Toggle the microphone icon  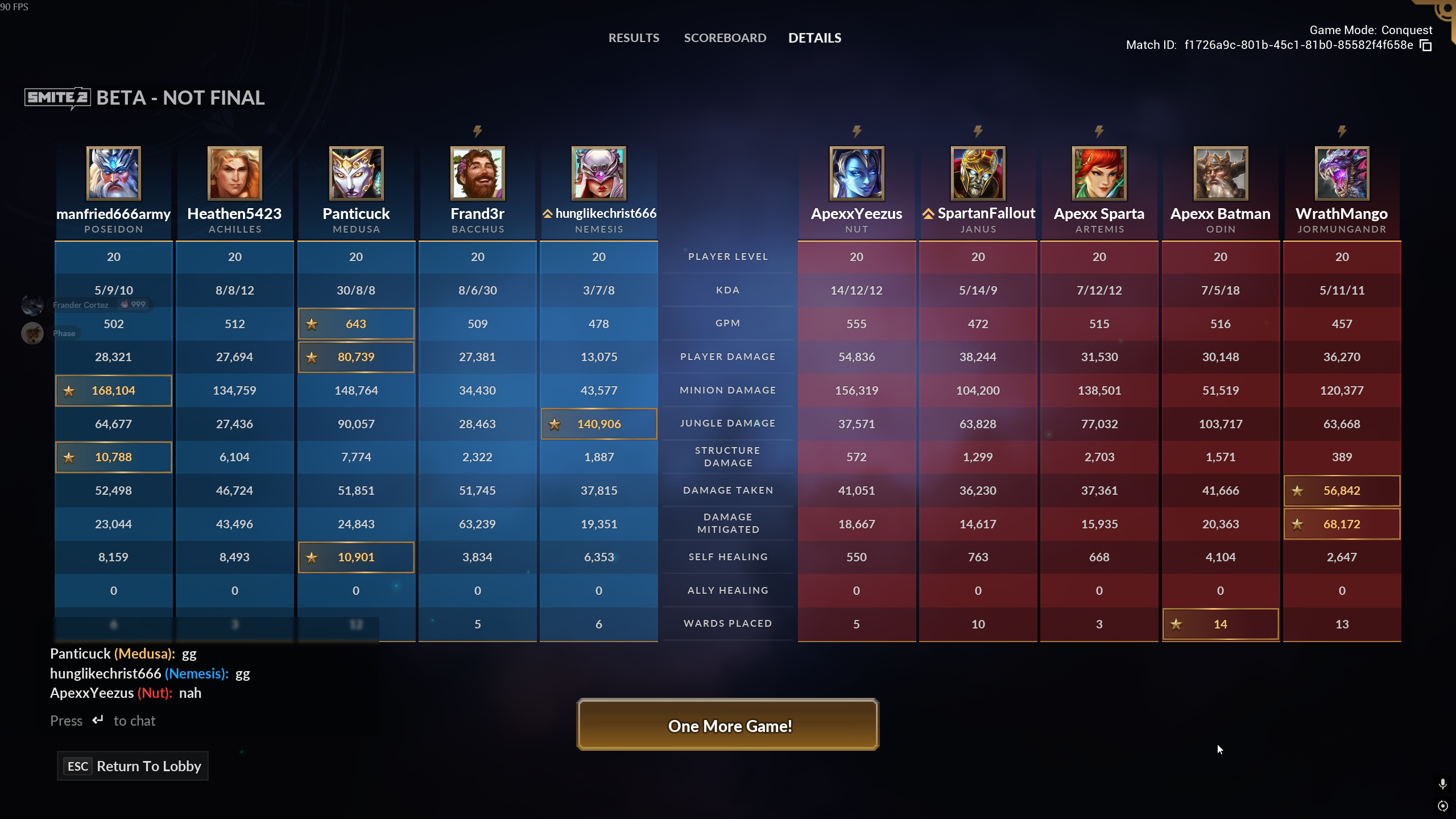tap(1442, 784)
